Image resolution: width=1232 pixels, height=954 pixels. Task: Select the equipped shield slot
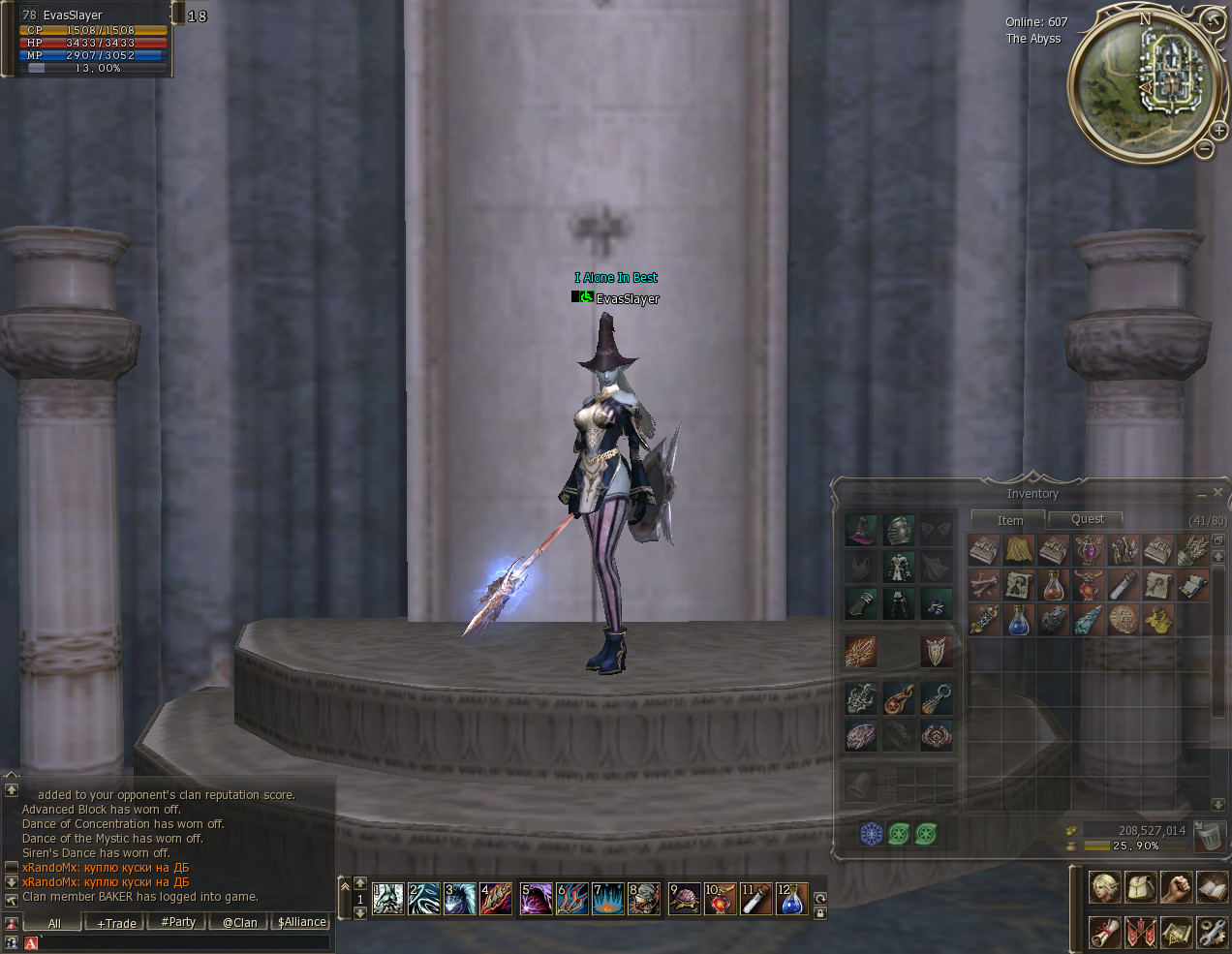pos(936,652)
